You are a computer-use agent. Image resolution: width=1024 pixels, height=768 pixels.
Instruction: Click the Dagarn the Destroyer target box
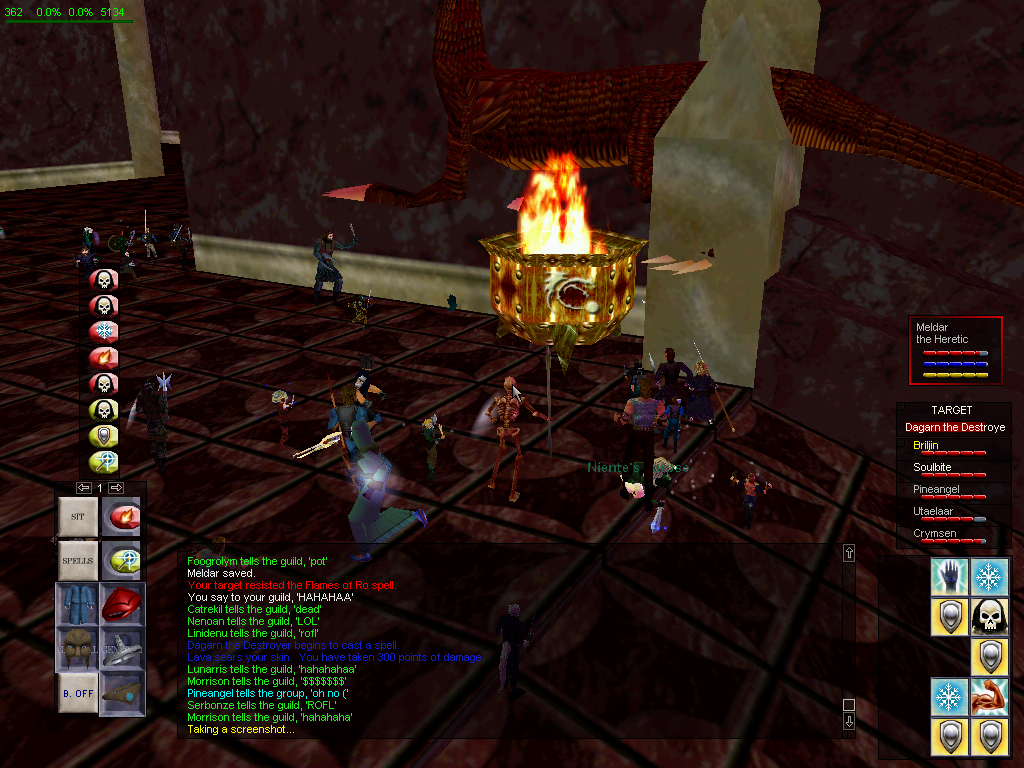[x=954, y=427]
